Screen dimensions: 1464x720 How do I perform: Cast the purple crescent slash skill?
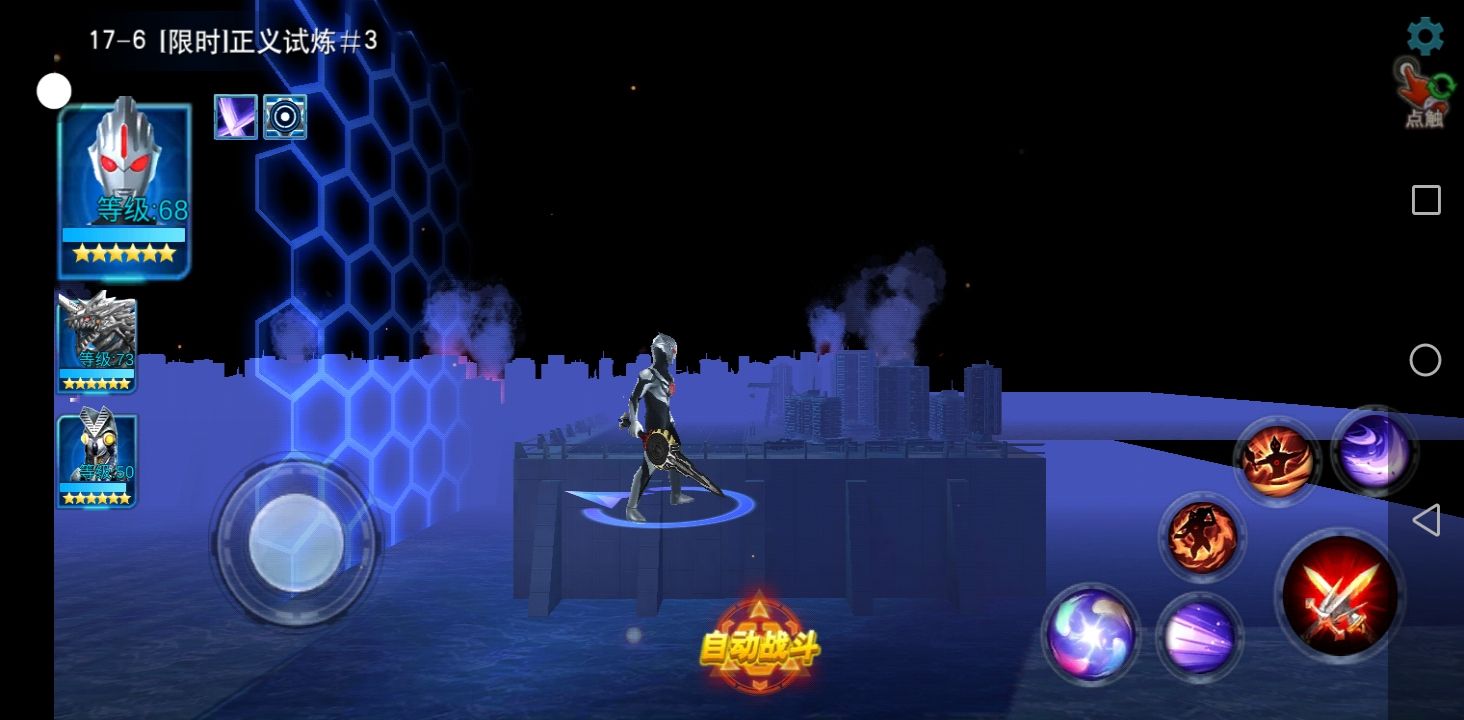[x=1374, y=452]
